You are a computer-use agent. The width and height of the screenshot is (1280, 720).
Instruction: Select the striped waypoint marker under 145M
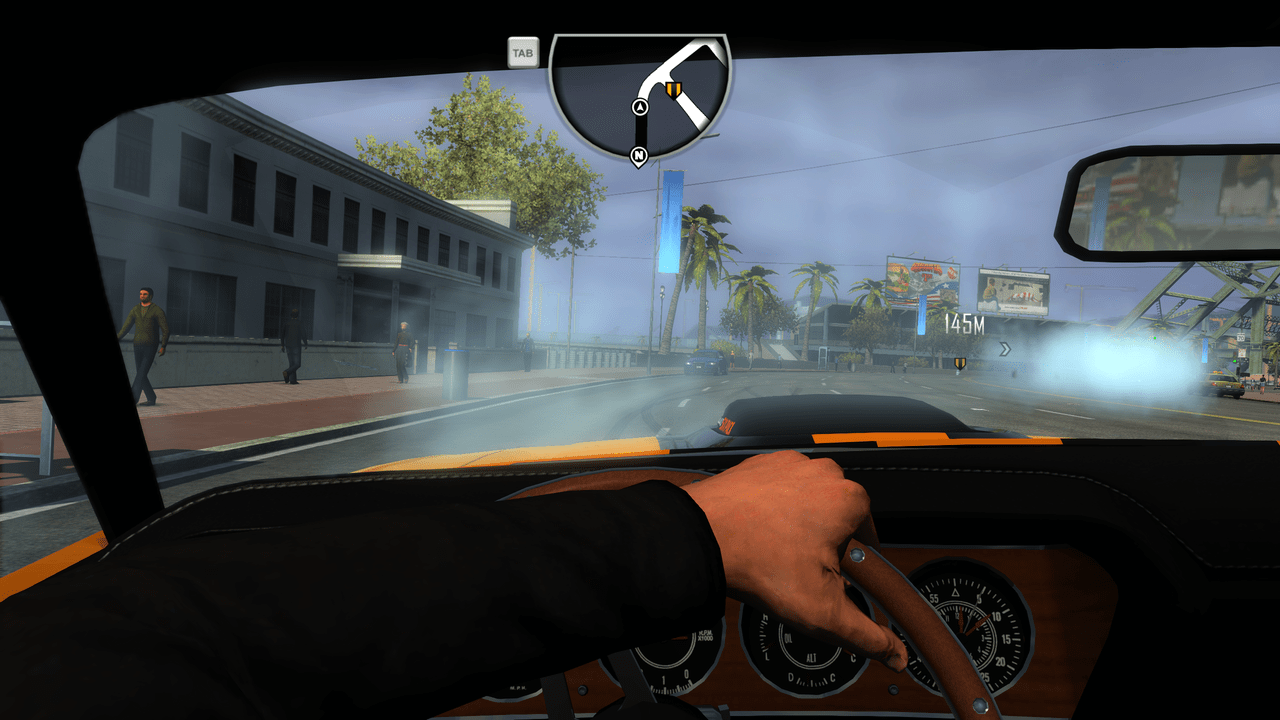tap(960, 362)
